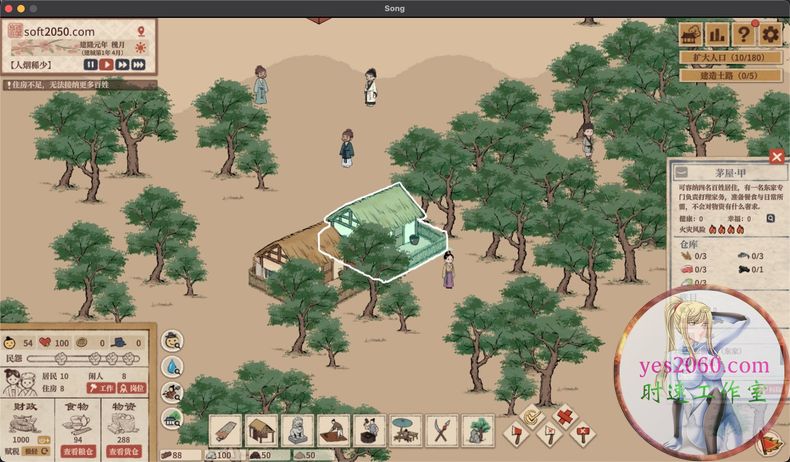The height and width of the screenshot is (462, 790).
Task: Show the statistics bar chart panel
Action: (717, 34)
